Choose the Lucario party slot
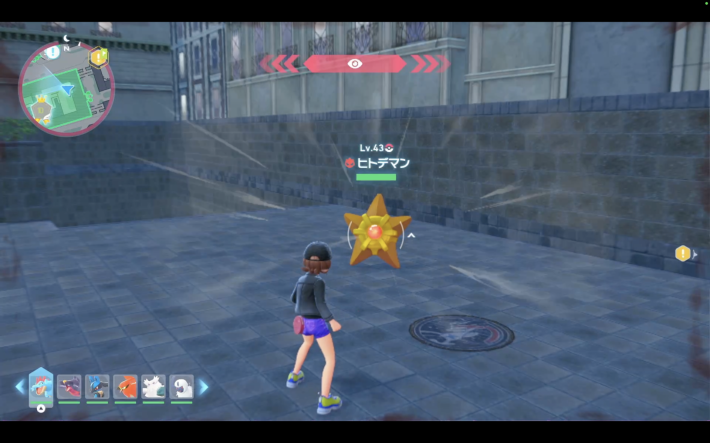 coord(97,386)
